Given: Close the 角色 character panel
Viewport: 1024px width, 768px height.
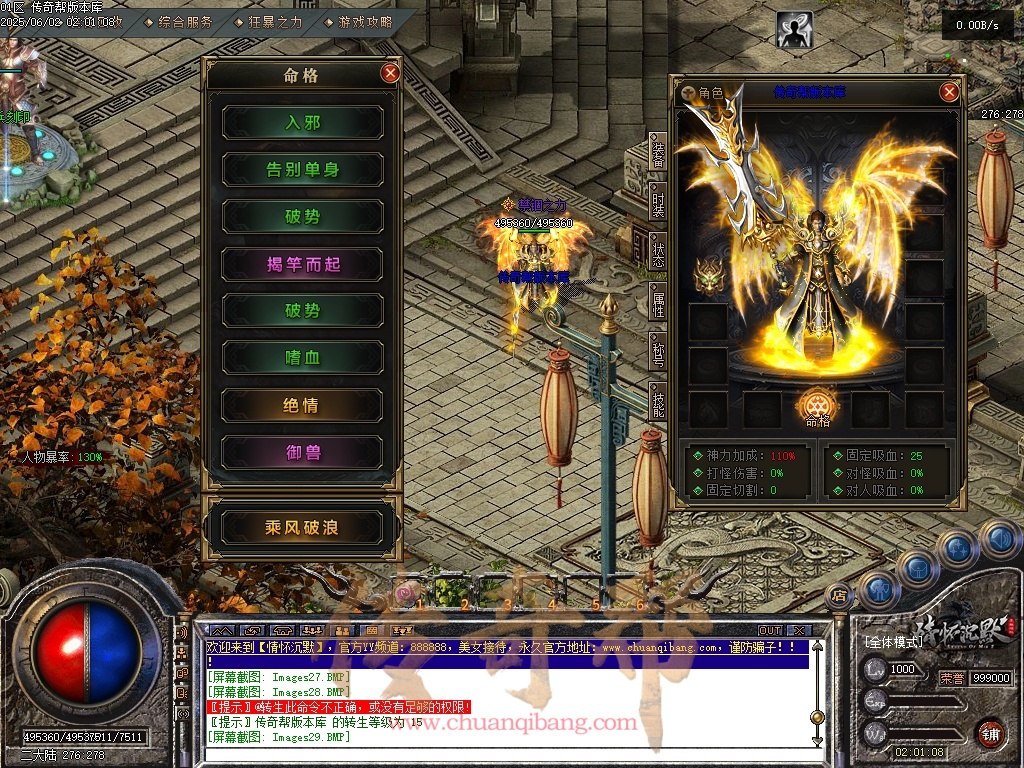Looking at the screenshot, I should [x=949, y=93].
